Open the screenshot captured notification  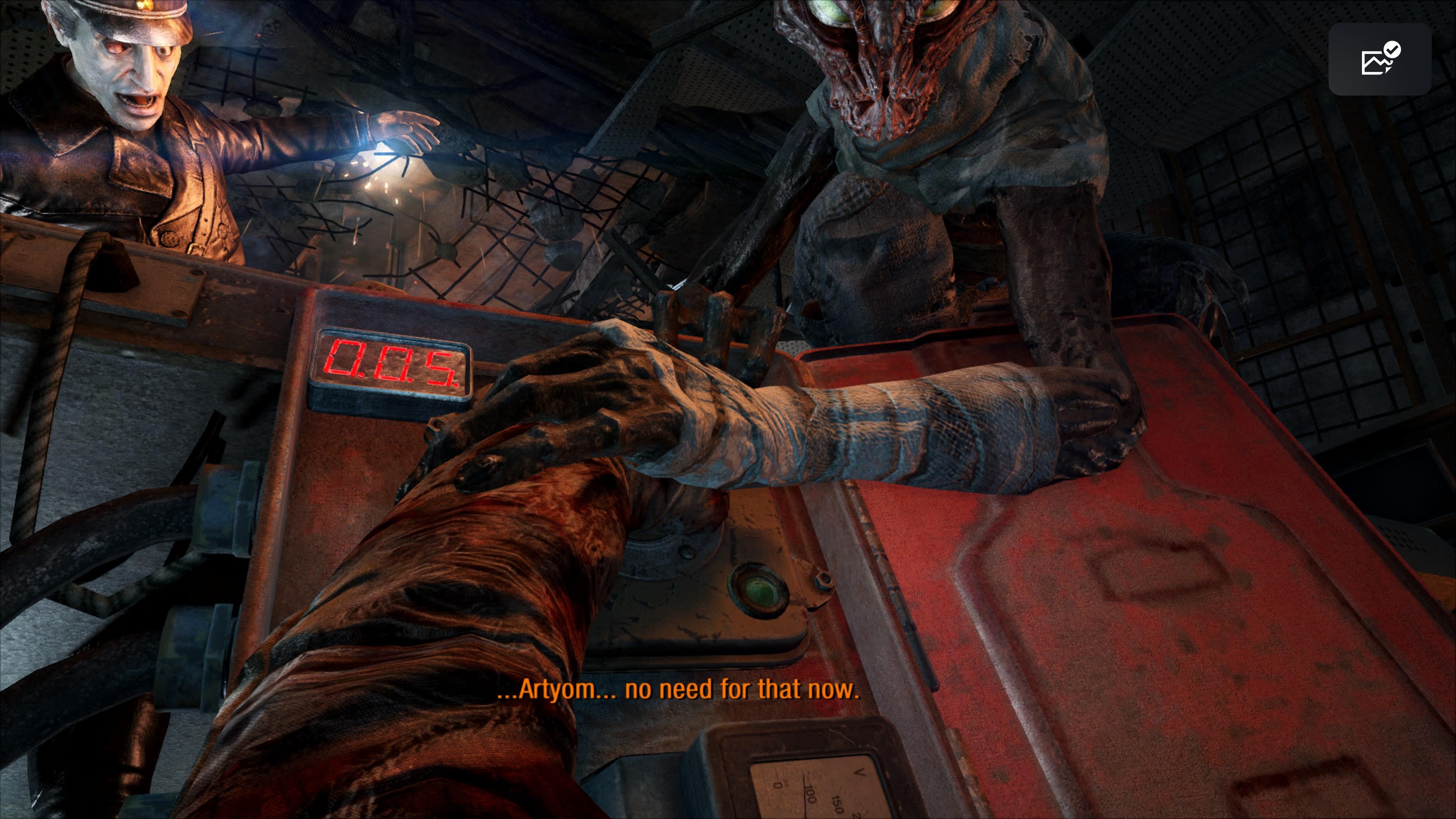pos(1379,60)
